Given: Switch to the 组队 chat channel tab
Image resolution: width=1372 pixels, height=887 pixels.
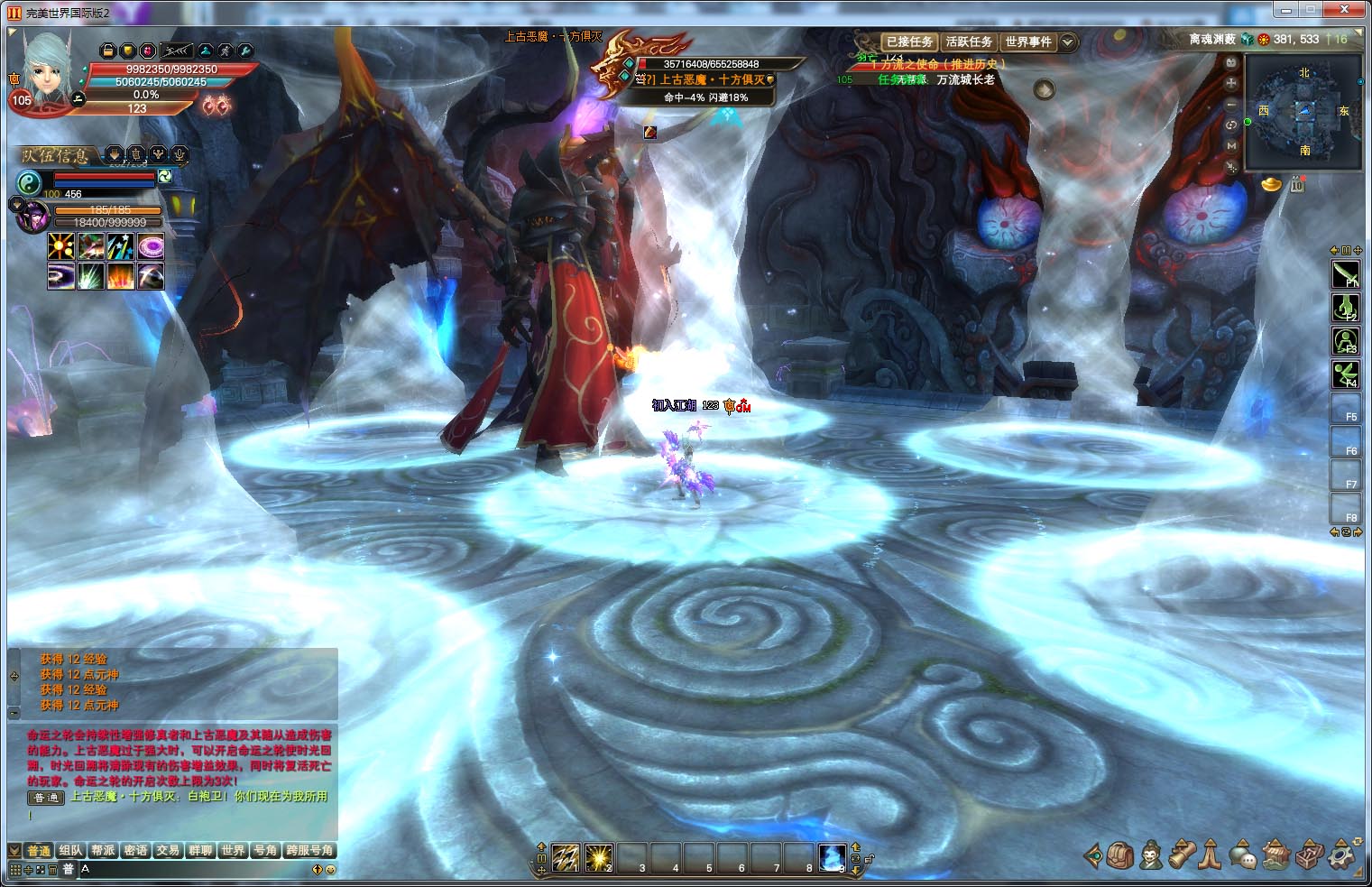Looking at the screenshot, I should pyautogui.click(x=70, y=850).
